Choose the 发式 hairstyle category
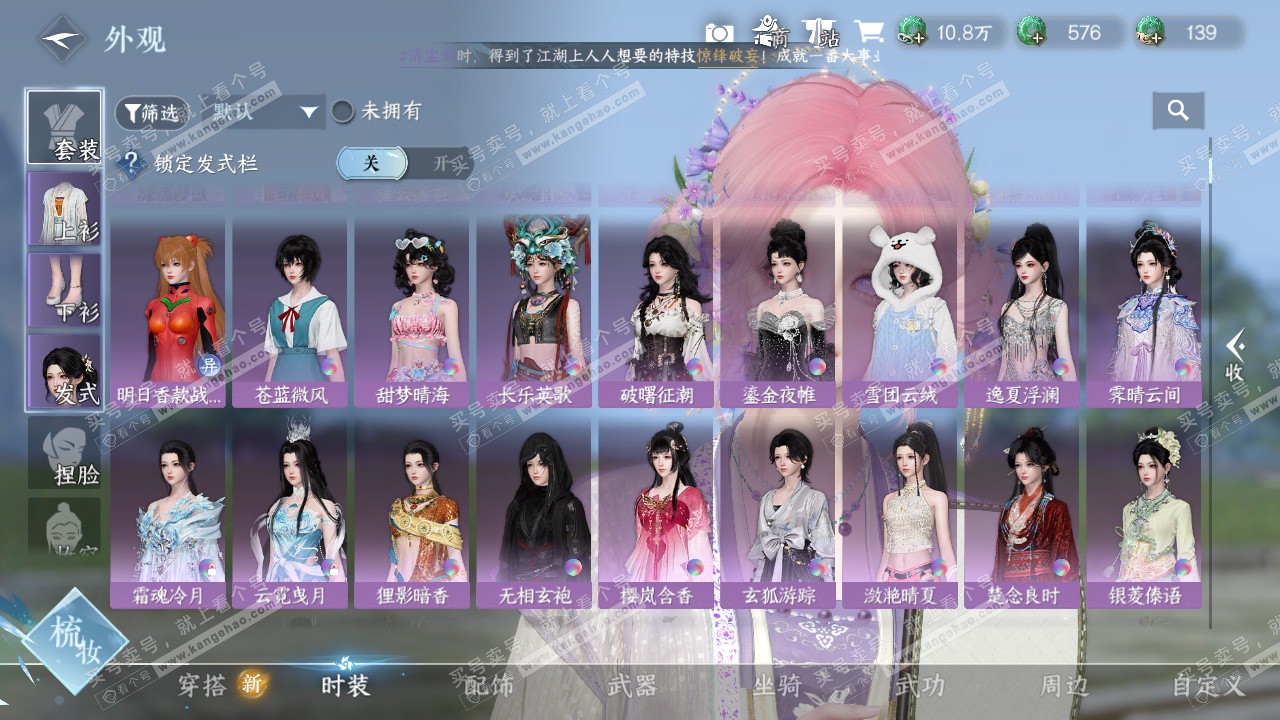The width and height of the screenshot is (1280, 720). (x=64, y=371)
